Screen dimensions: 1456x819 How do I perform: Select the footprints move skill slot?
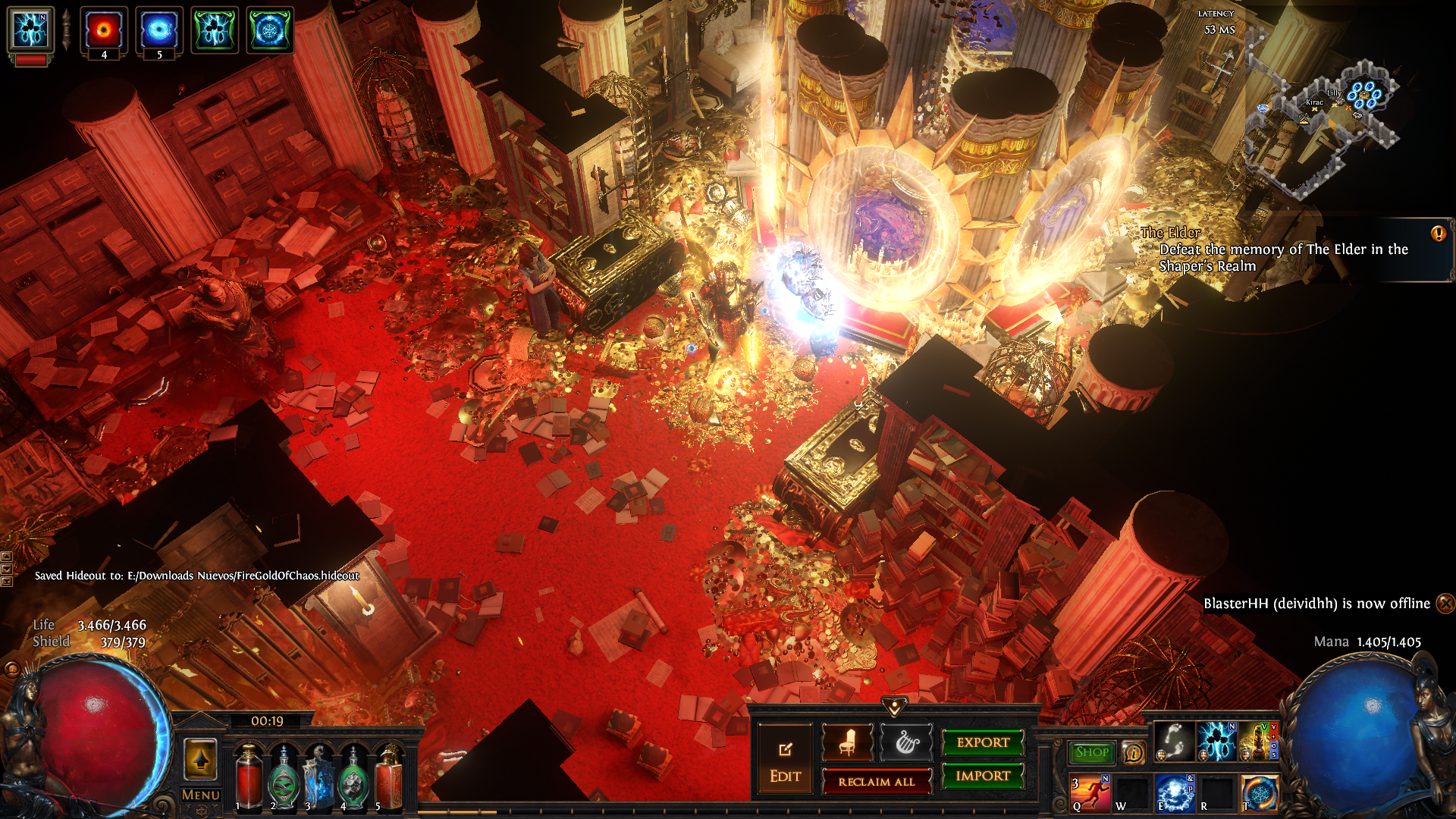[1174, 741]
